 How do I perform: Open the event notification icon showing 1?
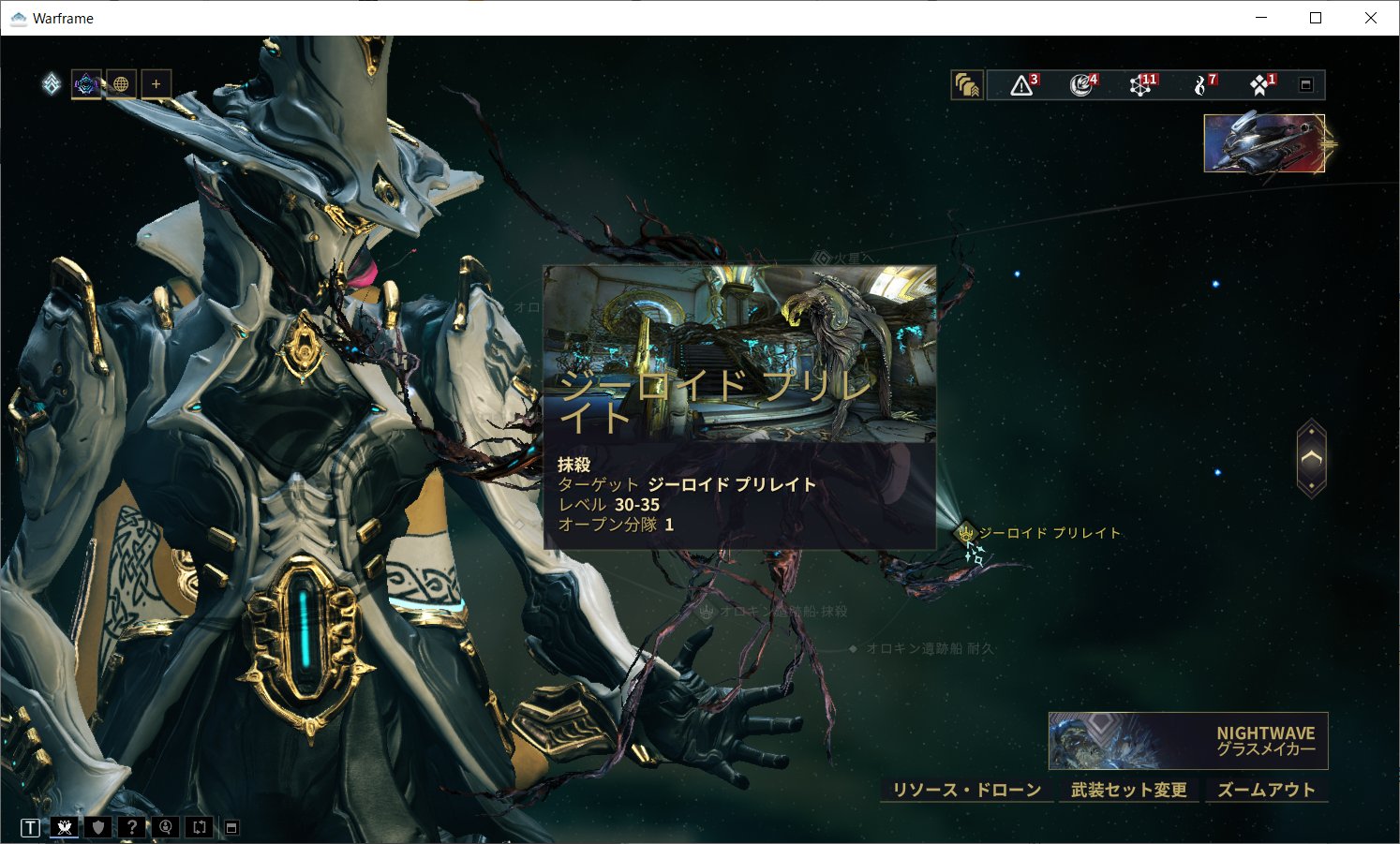click(x=1259, y=83)
